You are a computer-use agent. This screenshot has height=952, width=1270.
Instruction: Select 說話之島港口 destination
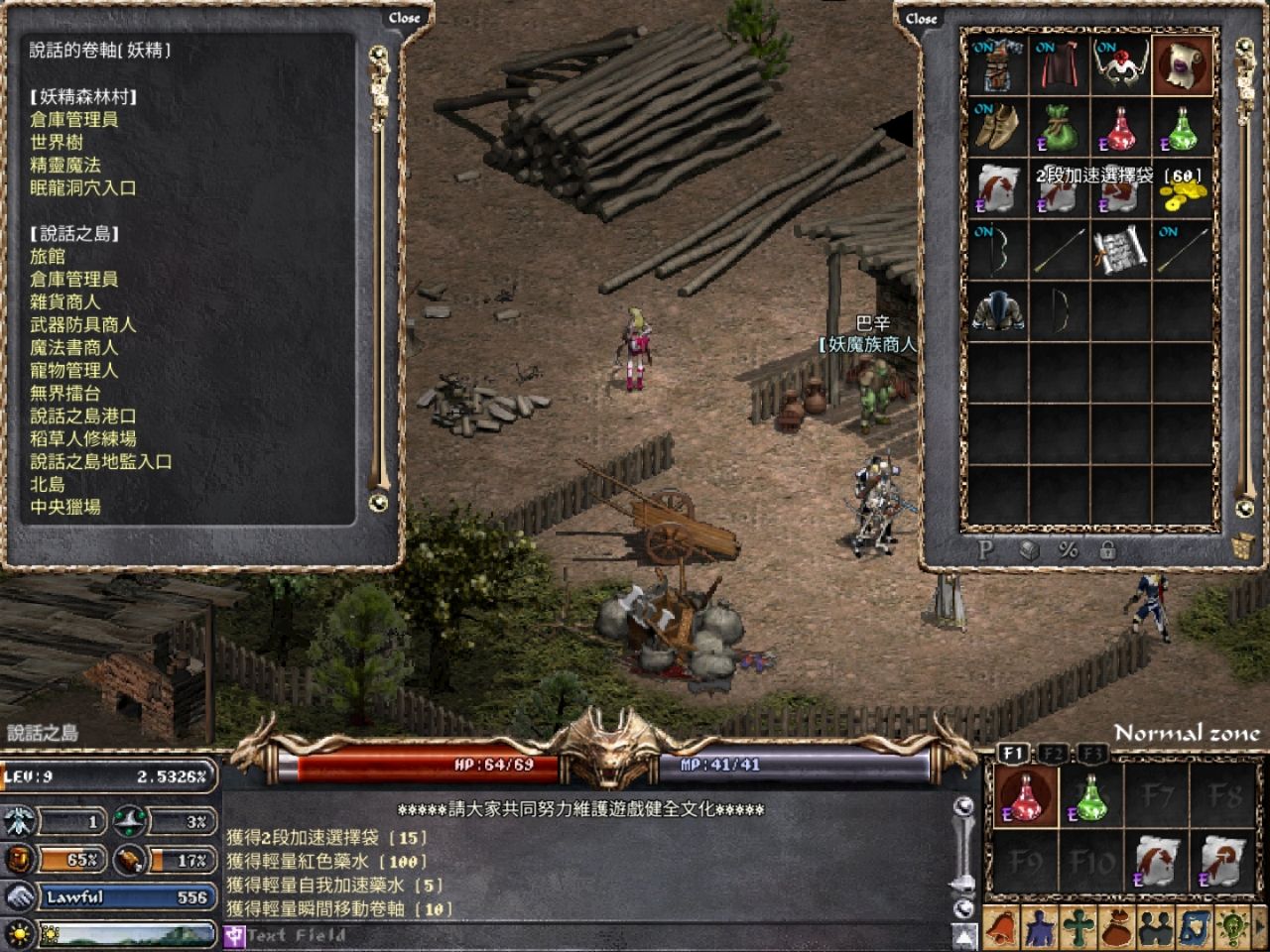click(82, 416)
